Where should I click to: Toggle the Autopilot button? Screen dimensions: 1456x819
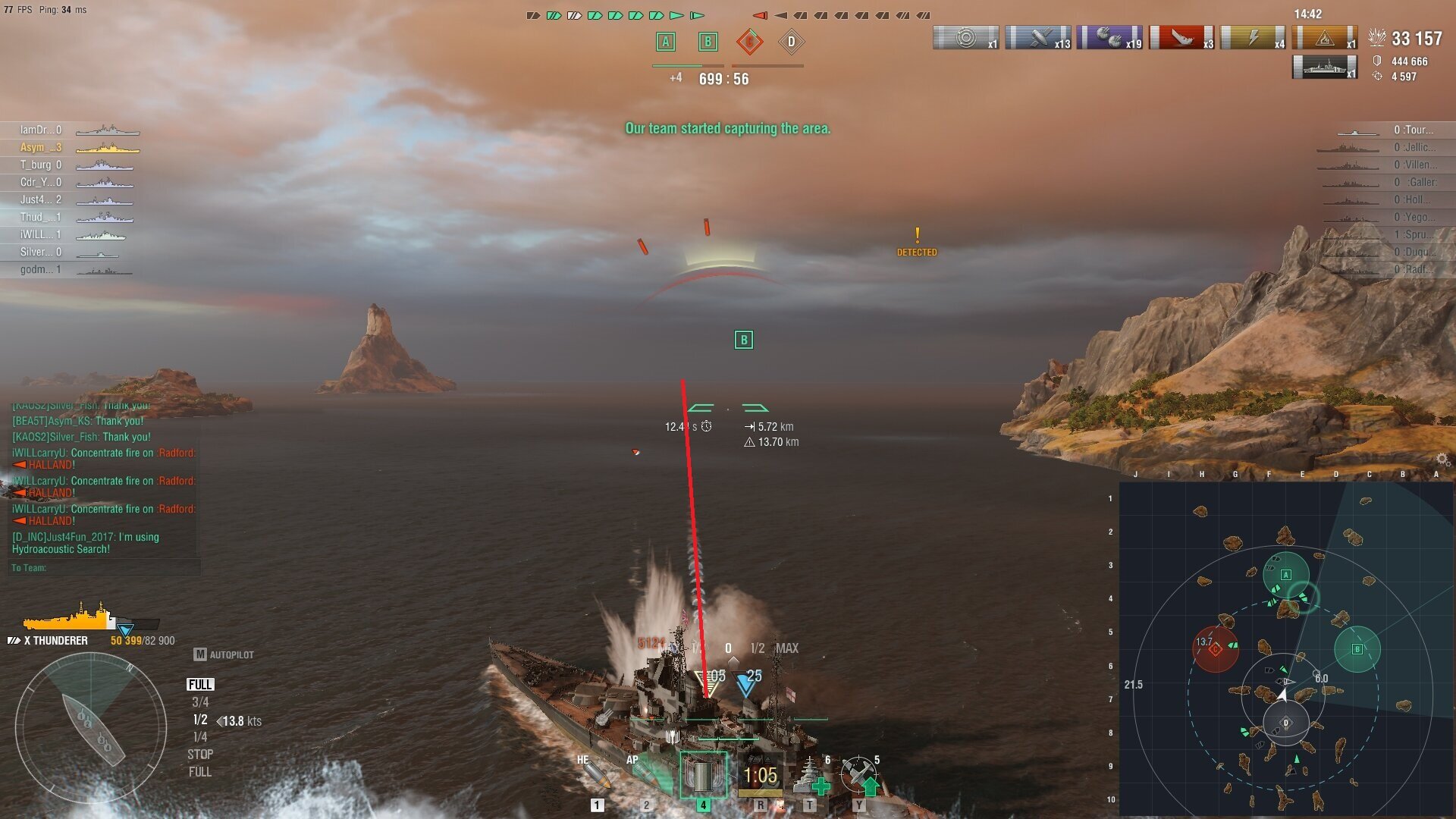[x=224, y=654]
